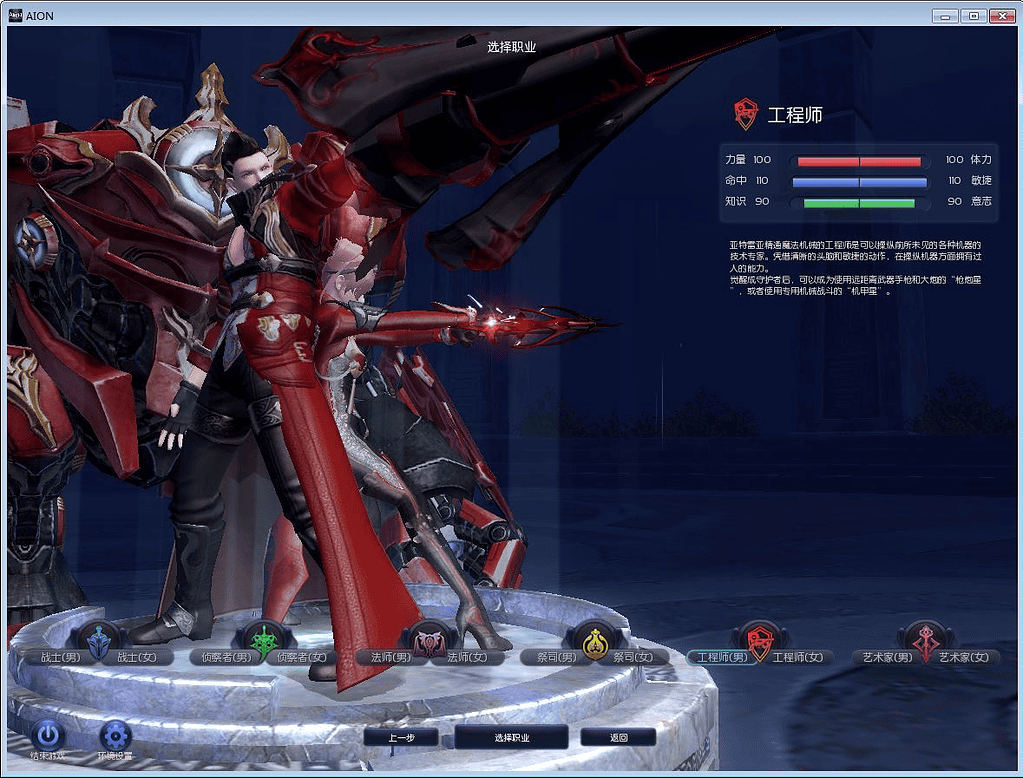The image size is (1023, 778).
Task: Choose the 战士(女) female warrior class
Action: 139,658
